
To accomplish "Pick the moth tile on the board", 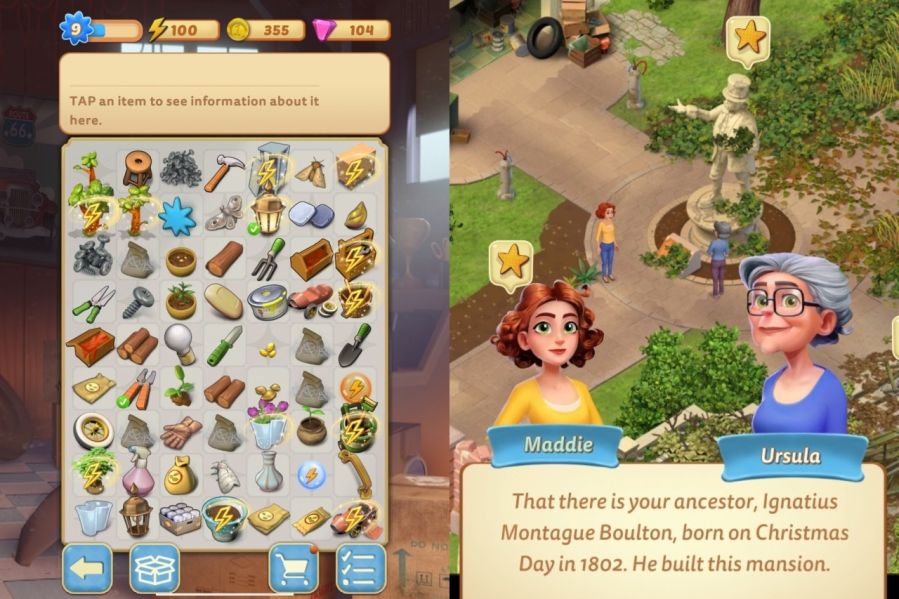I will pos(310,172).
